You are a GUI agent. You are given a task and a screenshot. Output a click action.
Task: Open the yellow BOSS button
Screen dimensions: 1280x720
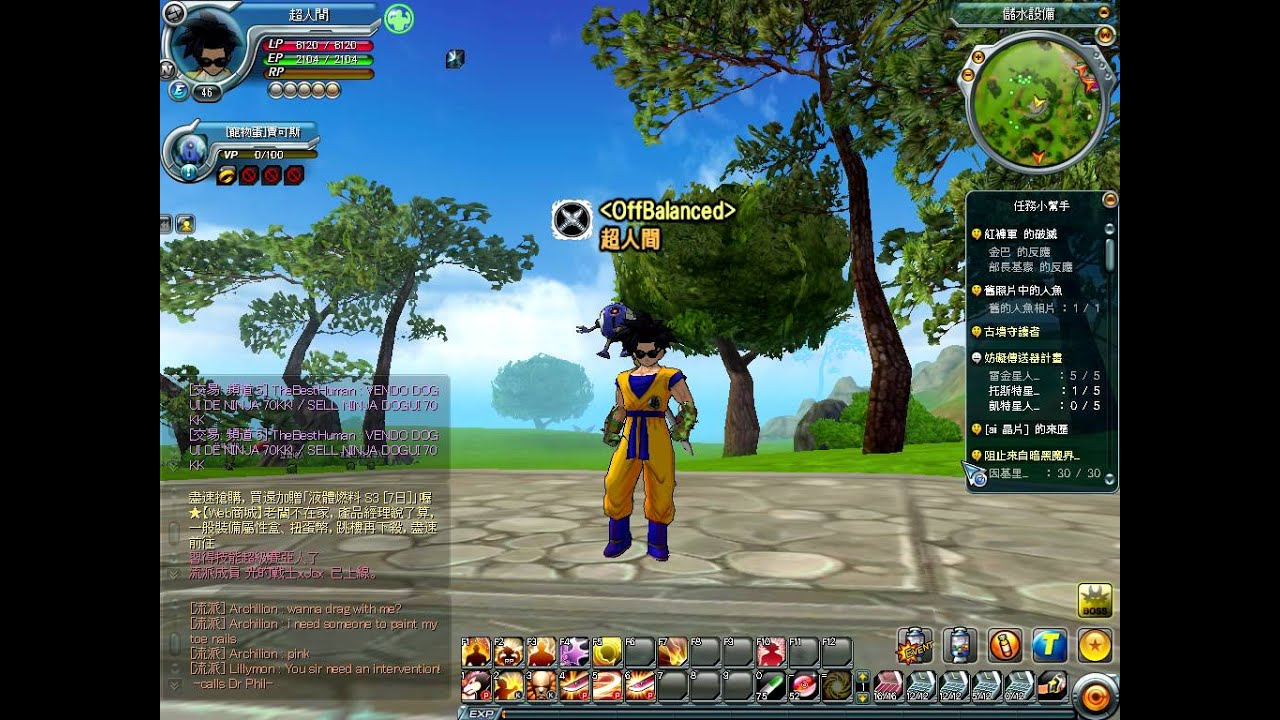coord(1095,600)
